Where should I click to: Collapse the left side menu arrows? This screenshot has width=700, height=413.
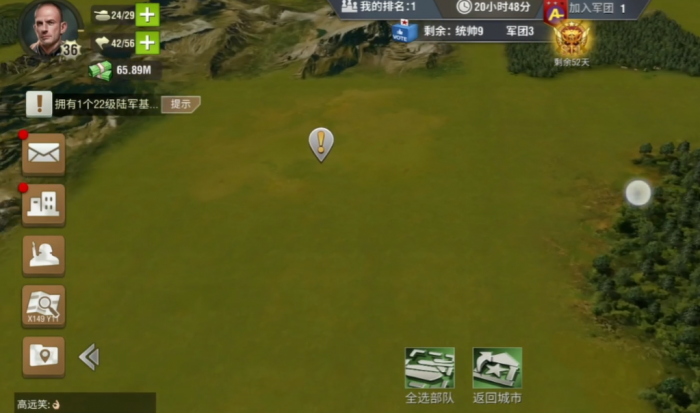click(x=89, y=357)
